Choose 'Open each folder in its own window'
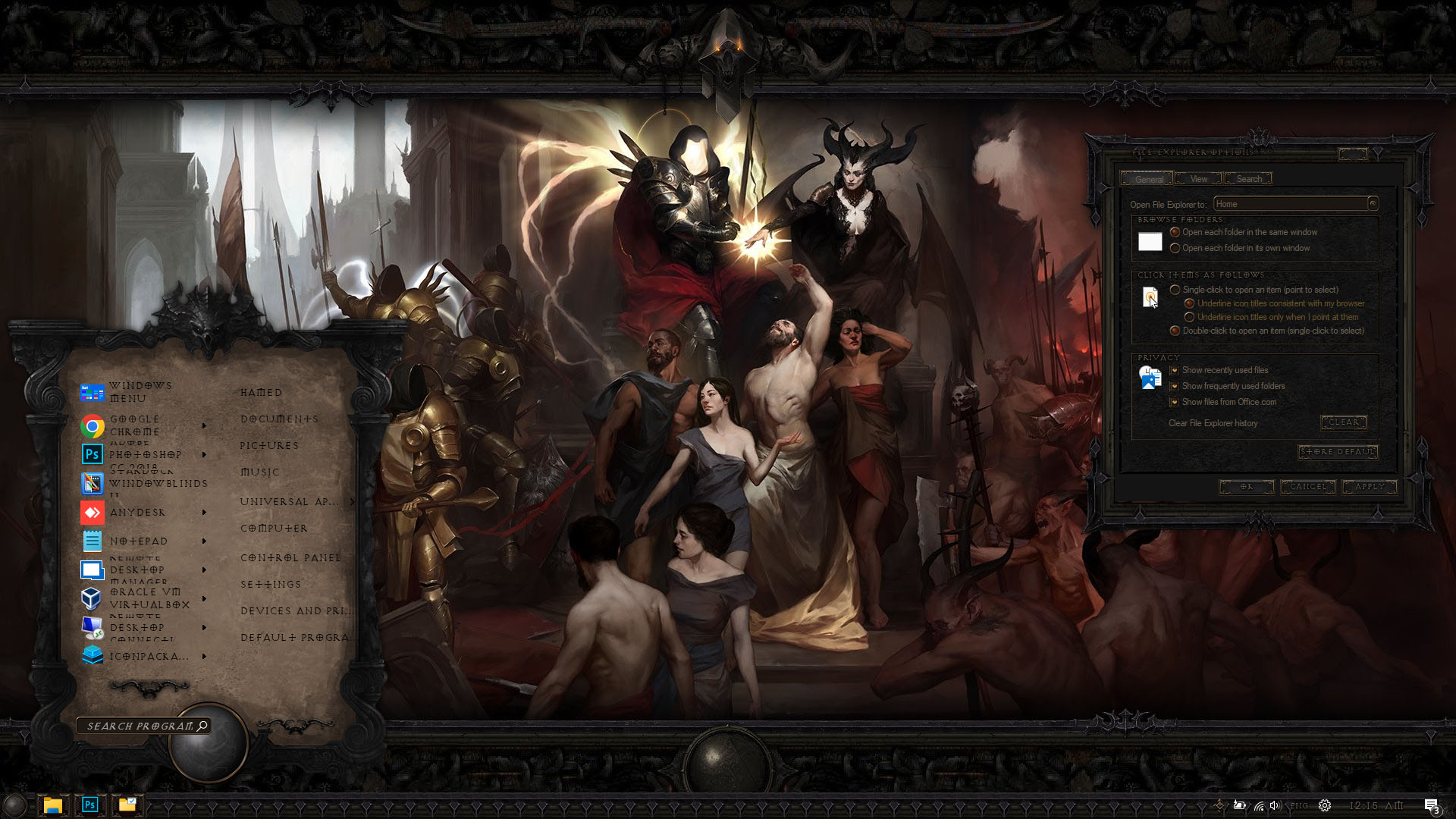 click(1175, 248)
